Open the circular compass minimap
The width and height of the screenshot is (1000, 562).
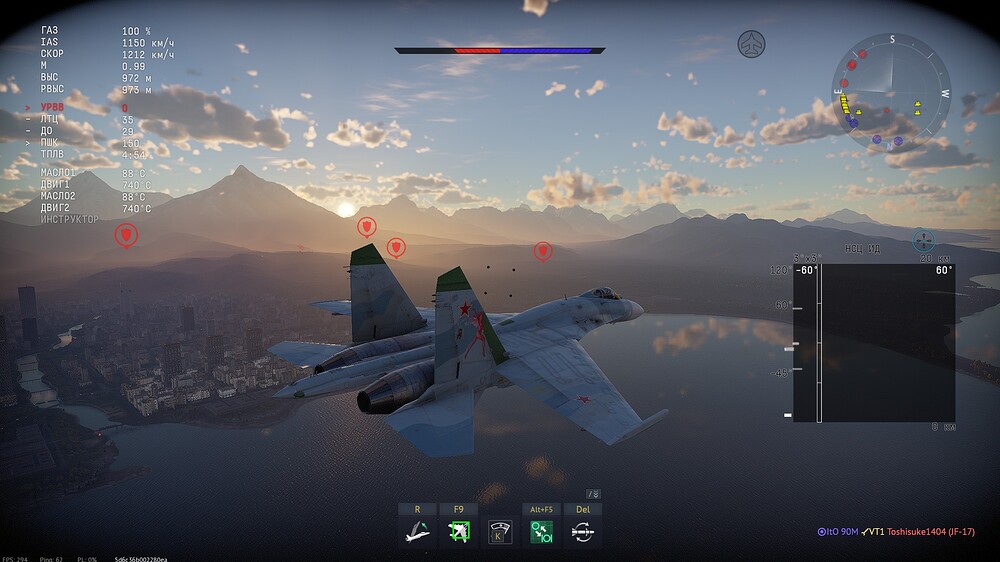point(890,92)
